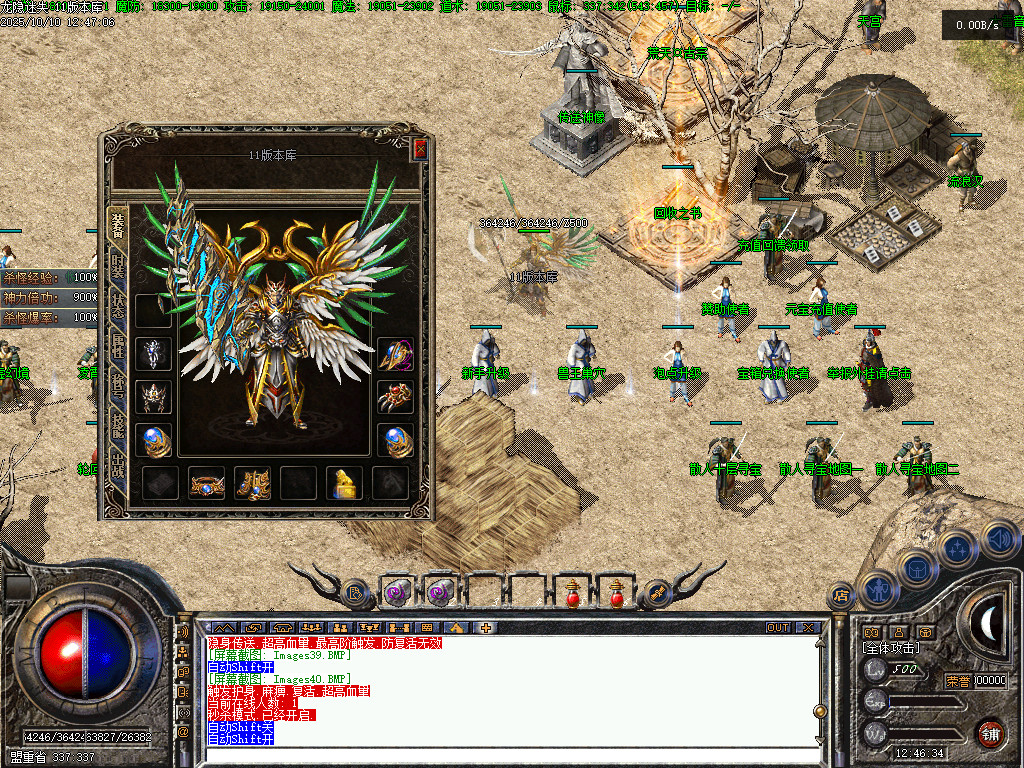Click the 荣誉 honor button

tap(958, 681)
